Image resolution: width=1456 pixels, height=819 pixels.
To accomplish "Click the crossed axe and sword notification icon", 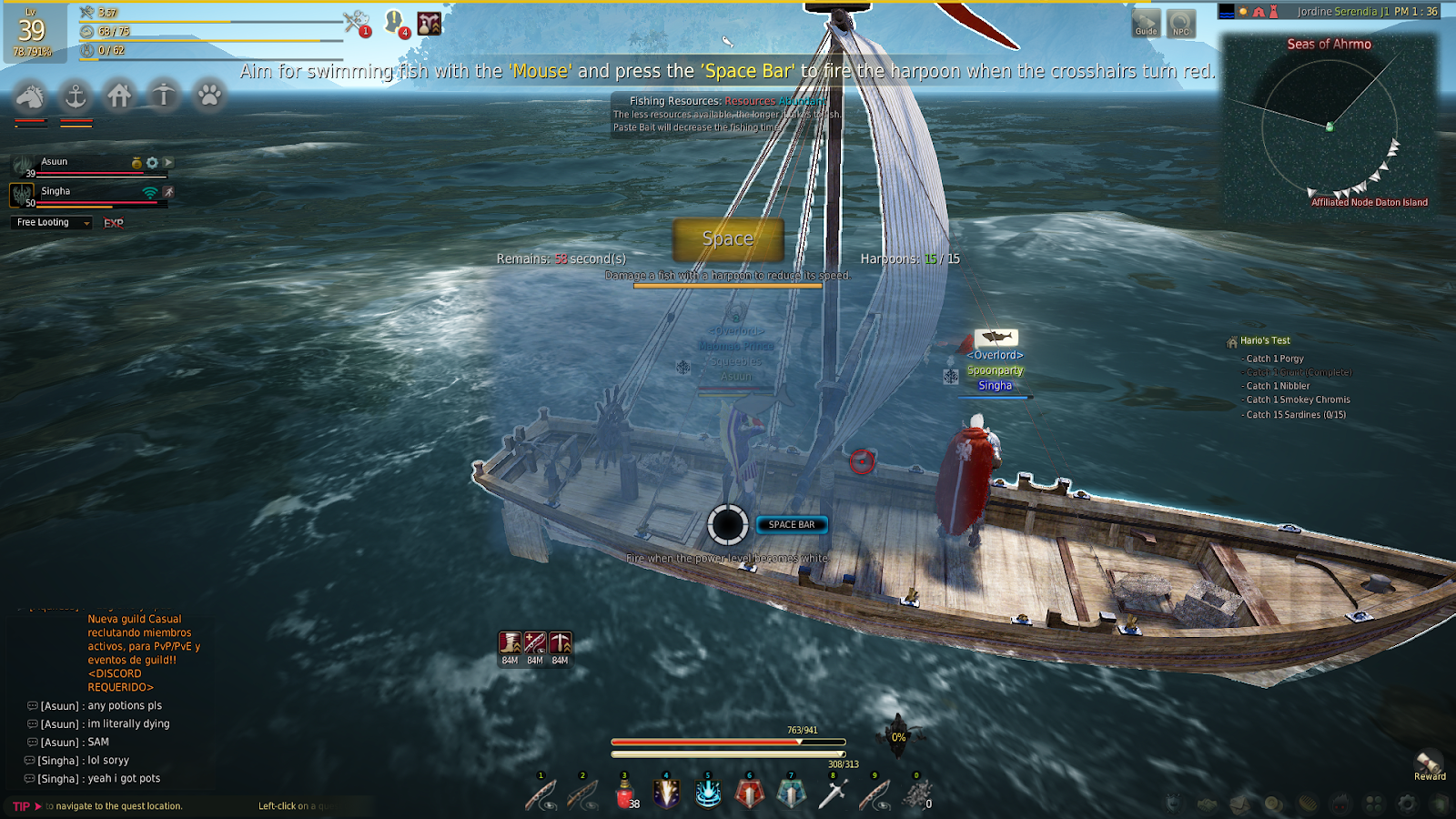I will pos(356,22).
